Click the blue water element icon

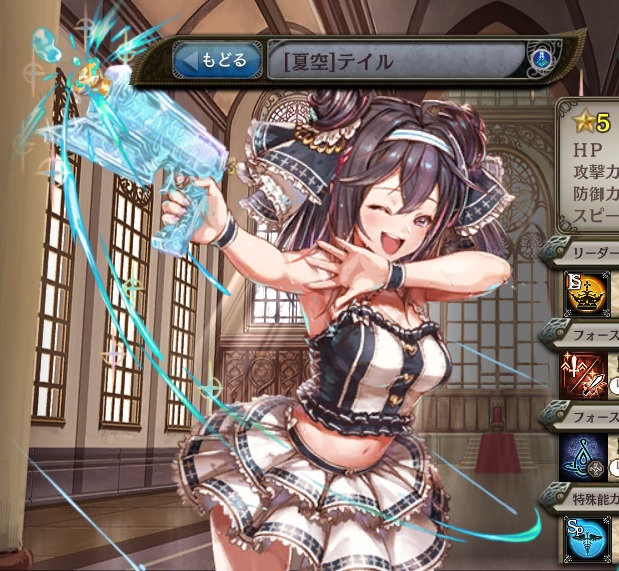tap(539, 59)
